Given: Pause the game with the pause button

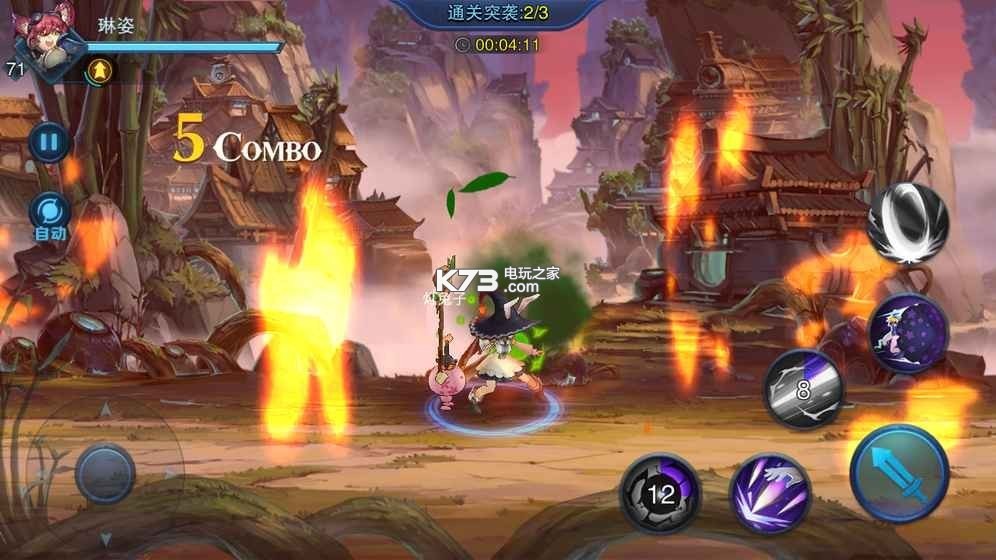Looking at the screenshot, I should [x=48, y=141].
